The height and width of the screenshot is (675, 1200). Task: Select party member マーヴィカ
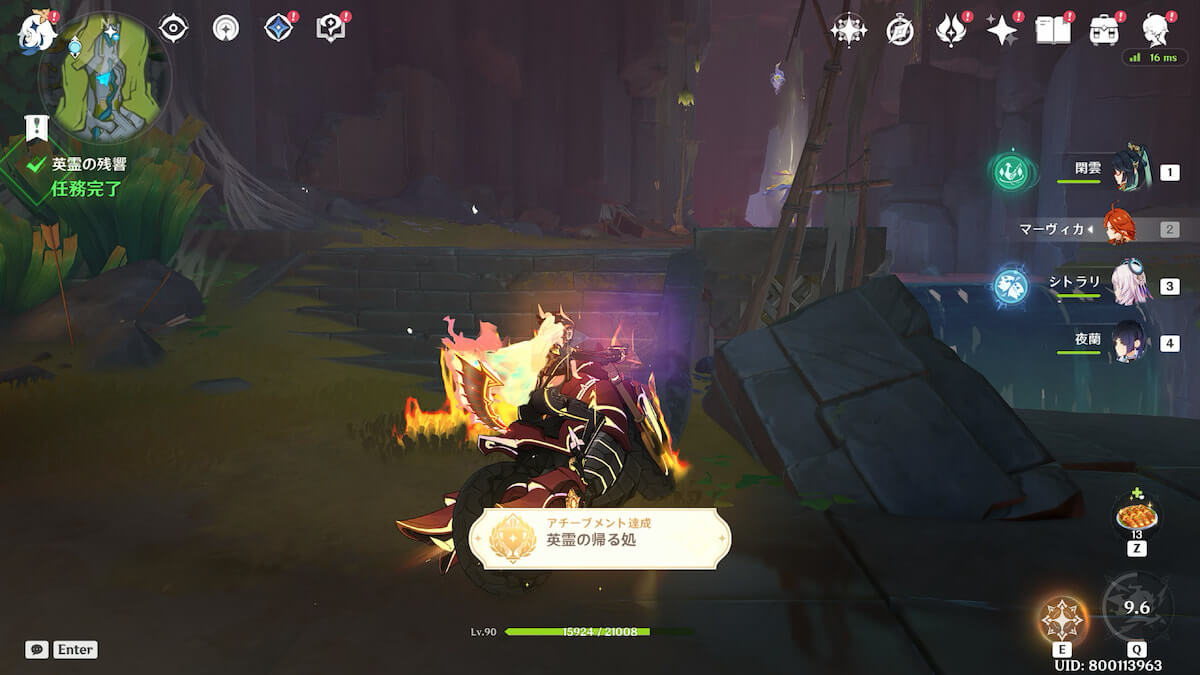(x=1118, y=229)
